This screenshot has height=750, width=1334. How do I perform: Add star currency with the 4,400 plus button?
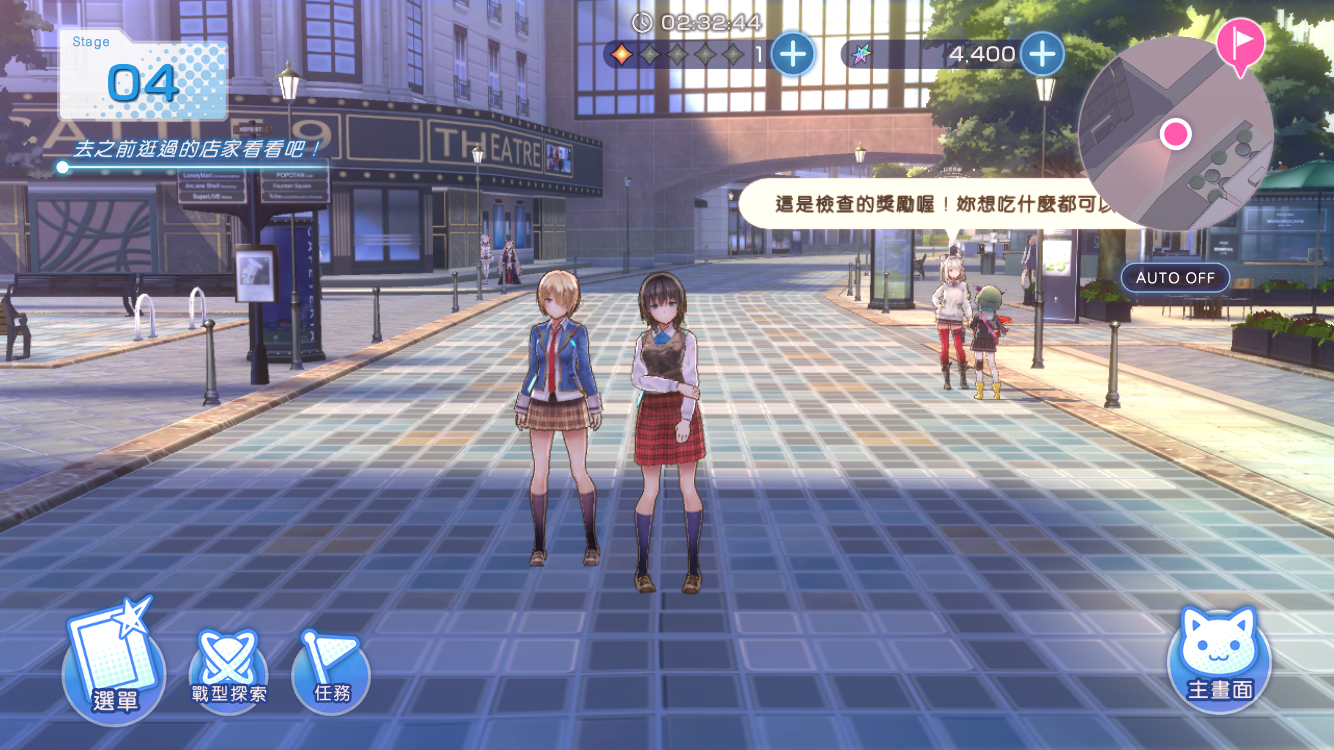[x=1041, y=54]
